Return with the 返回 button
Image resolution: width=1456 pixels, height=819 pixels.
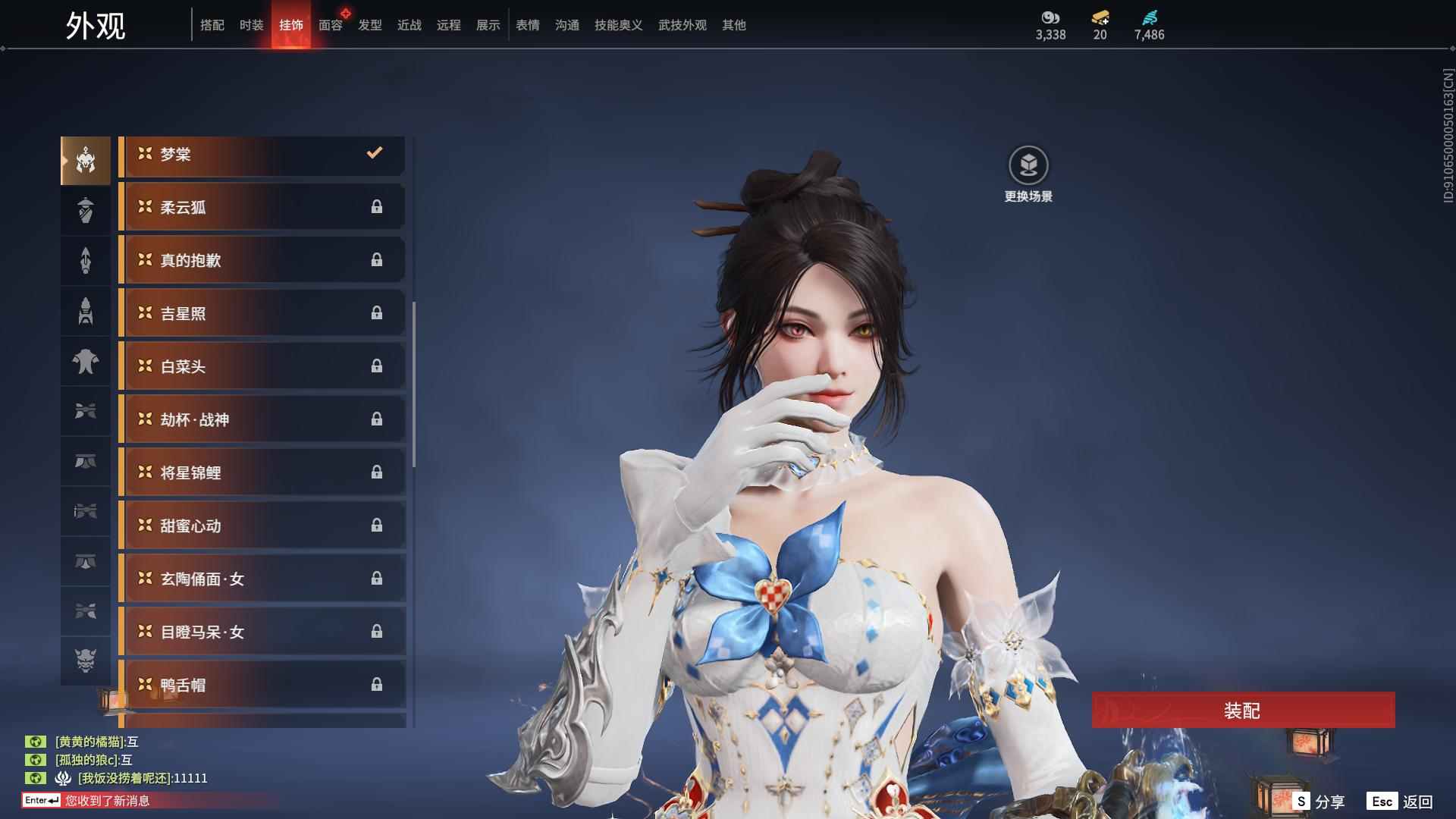point(1401,802)
